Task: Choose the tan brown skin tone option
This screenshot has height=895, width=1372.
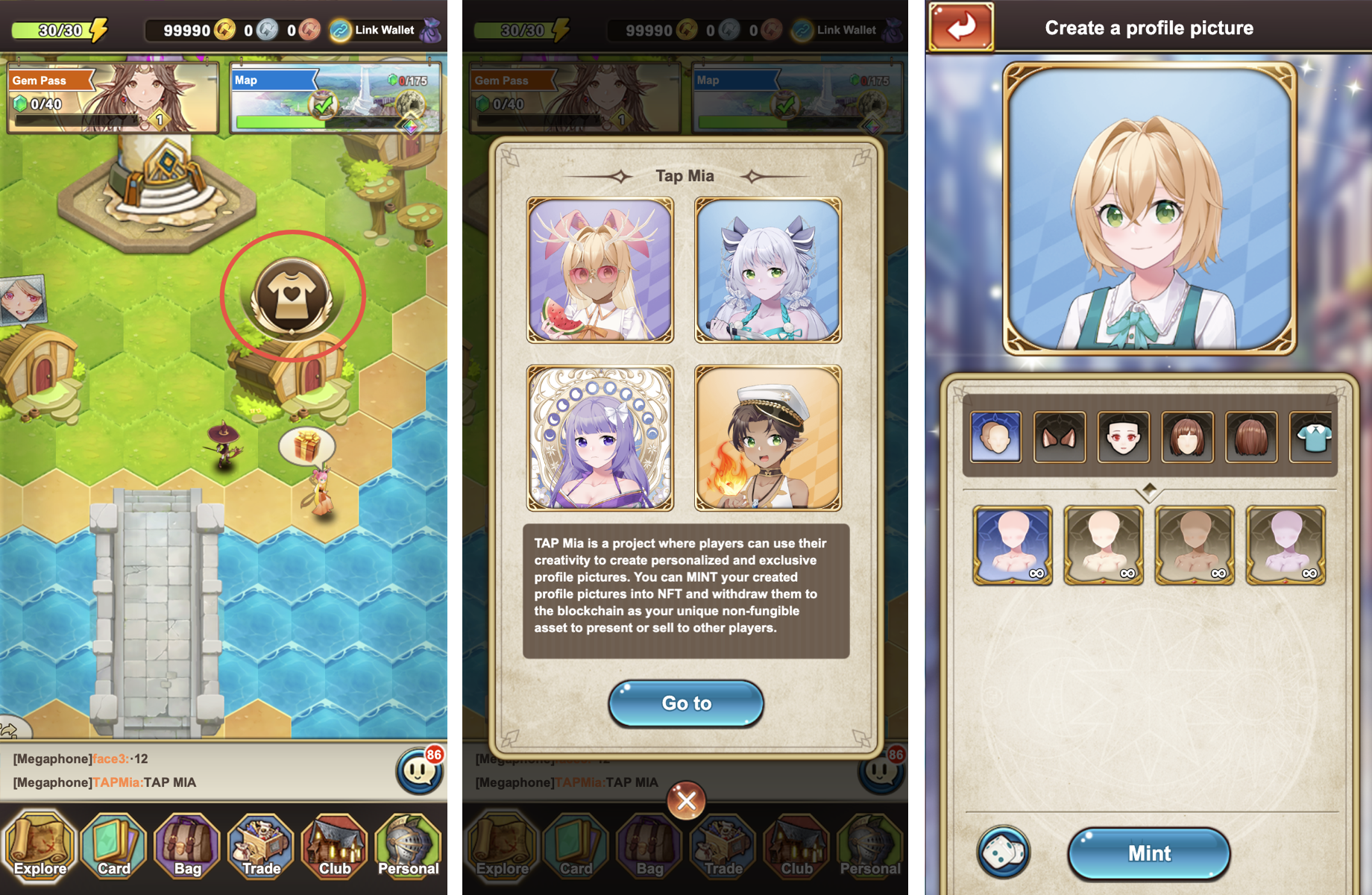Action: point(1195,545)
